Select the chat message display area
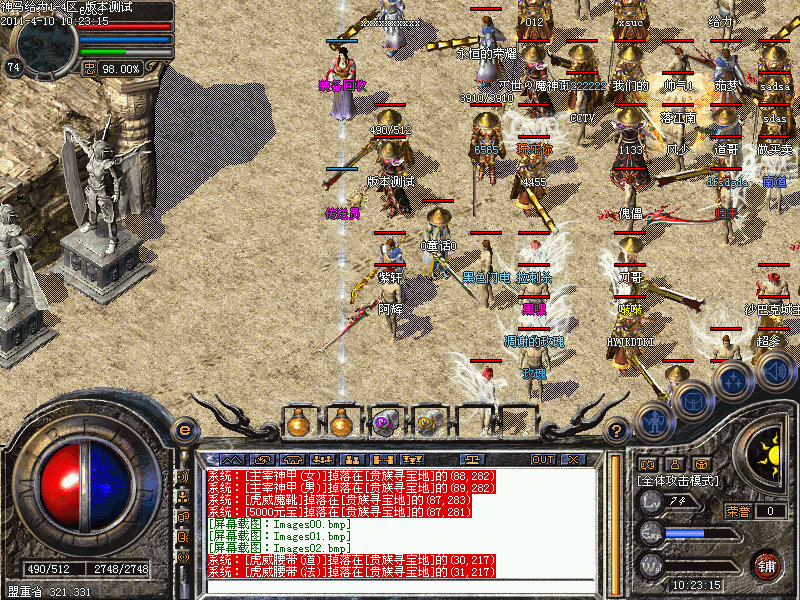Viewport: 800px width, 600px height. coord(400,522)
